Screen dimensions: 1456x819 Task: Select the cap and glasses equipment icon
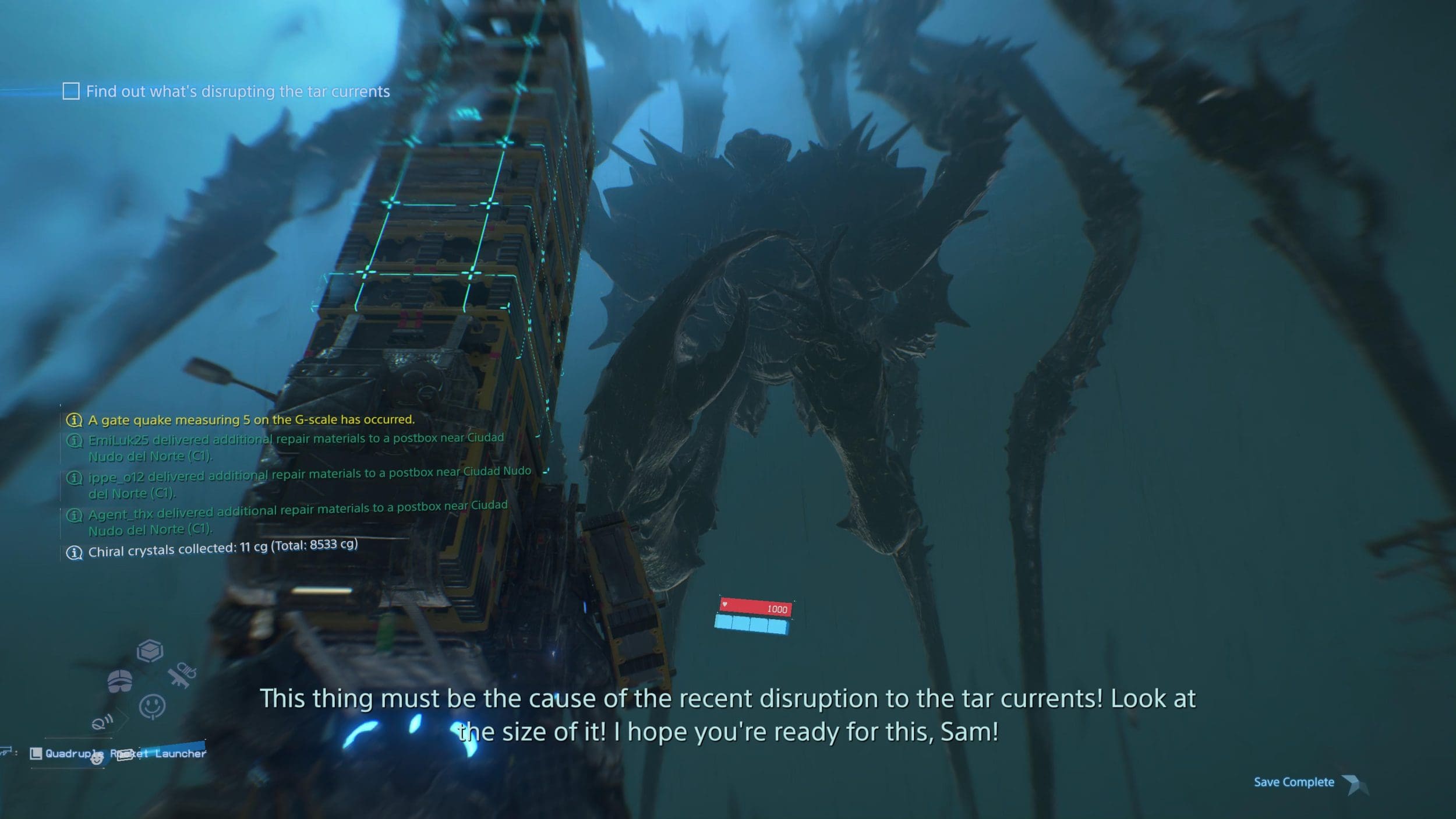tap(120, 680)
